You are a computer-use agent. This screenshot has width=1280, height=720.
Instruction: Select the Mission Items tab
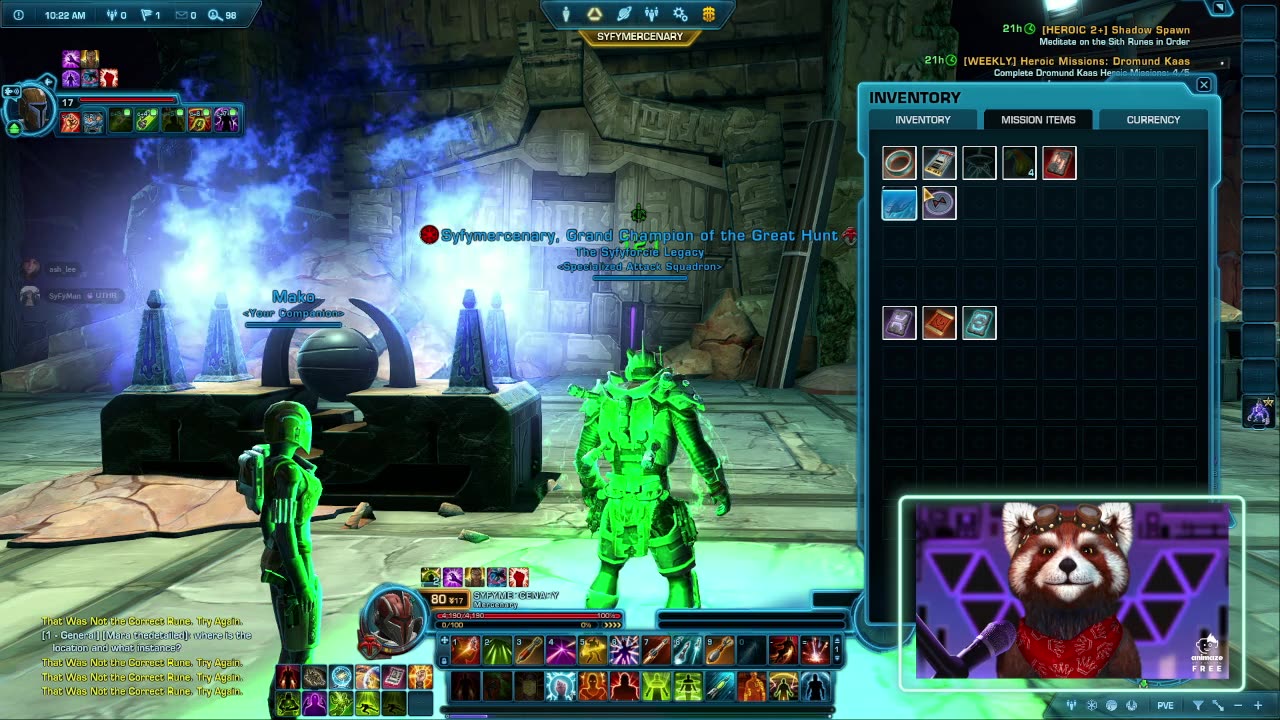[x=1038, y=120]
